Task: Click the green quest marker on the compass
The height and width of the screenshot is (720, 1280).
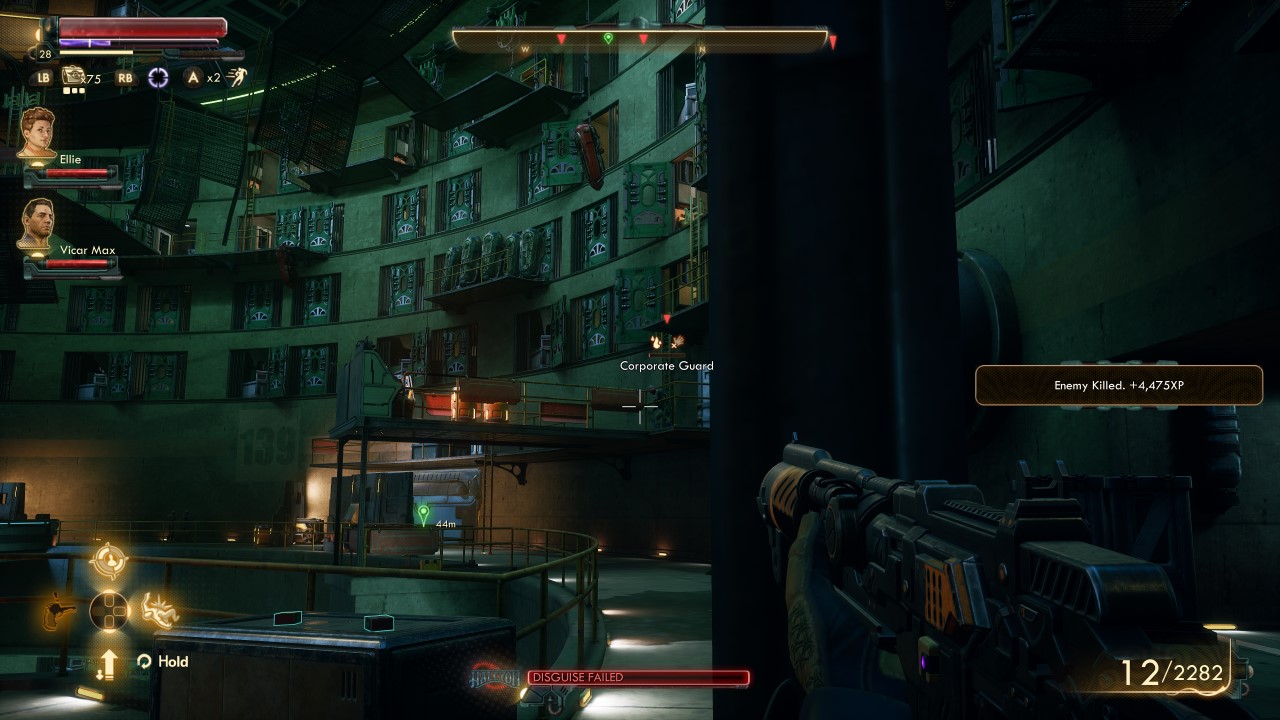Action: (x=608, y=39)
